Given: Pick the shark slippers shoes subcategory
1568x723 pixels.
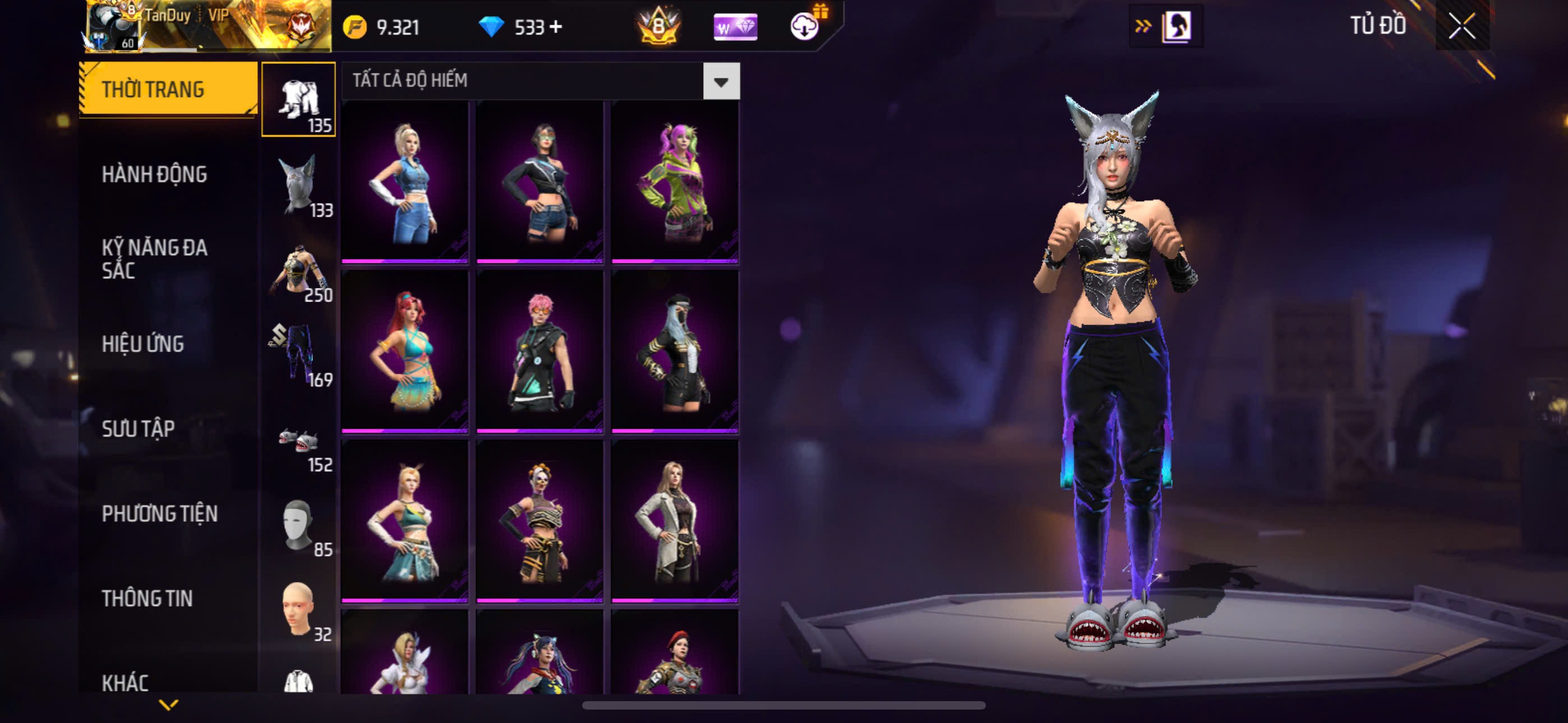Looking at the screenshot, I should 298,439.
